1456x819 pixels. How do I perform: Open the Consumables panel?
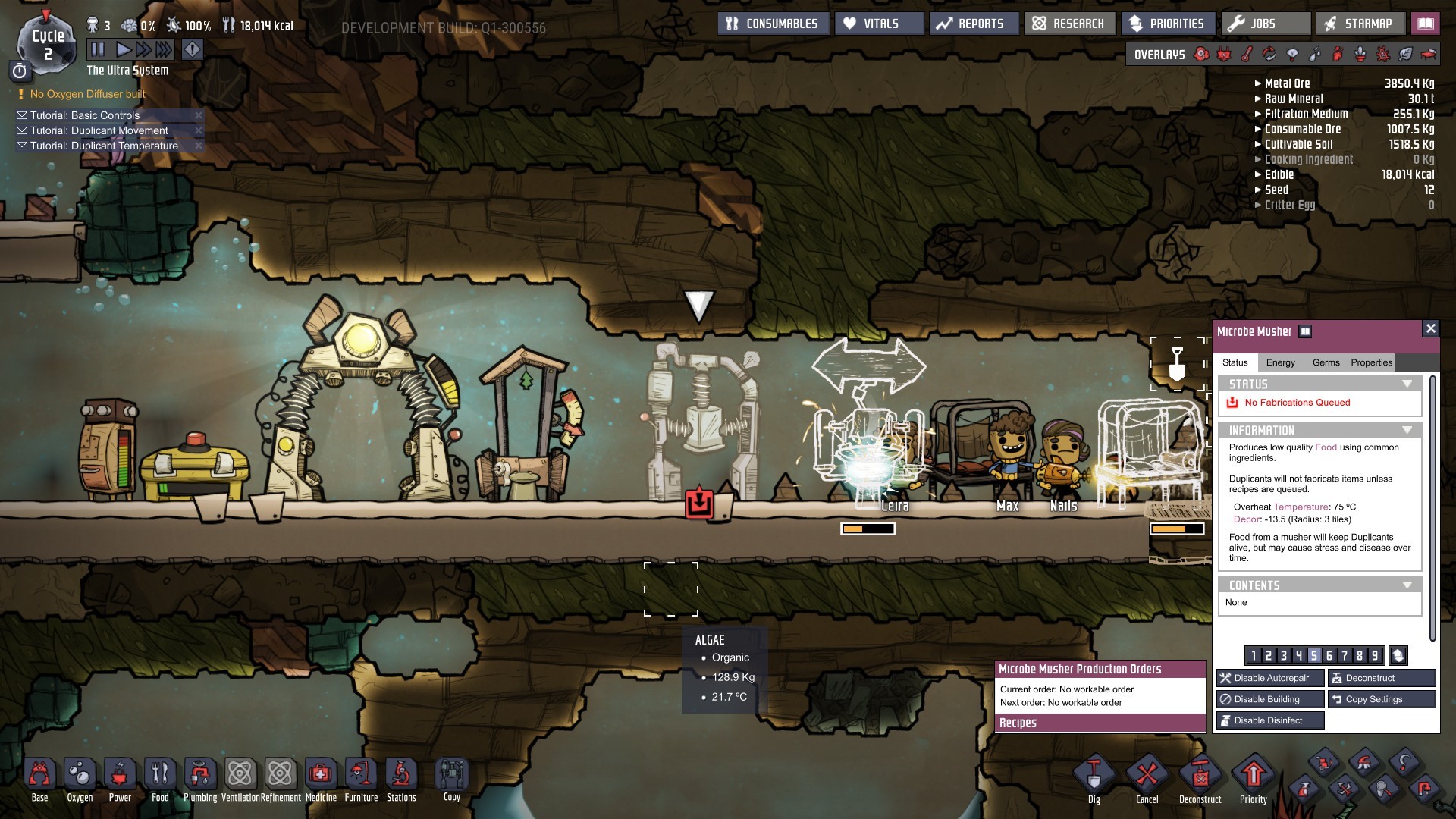[773, 24]
